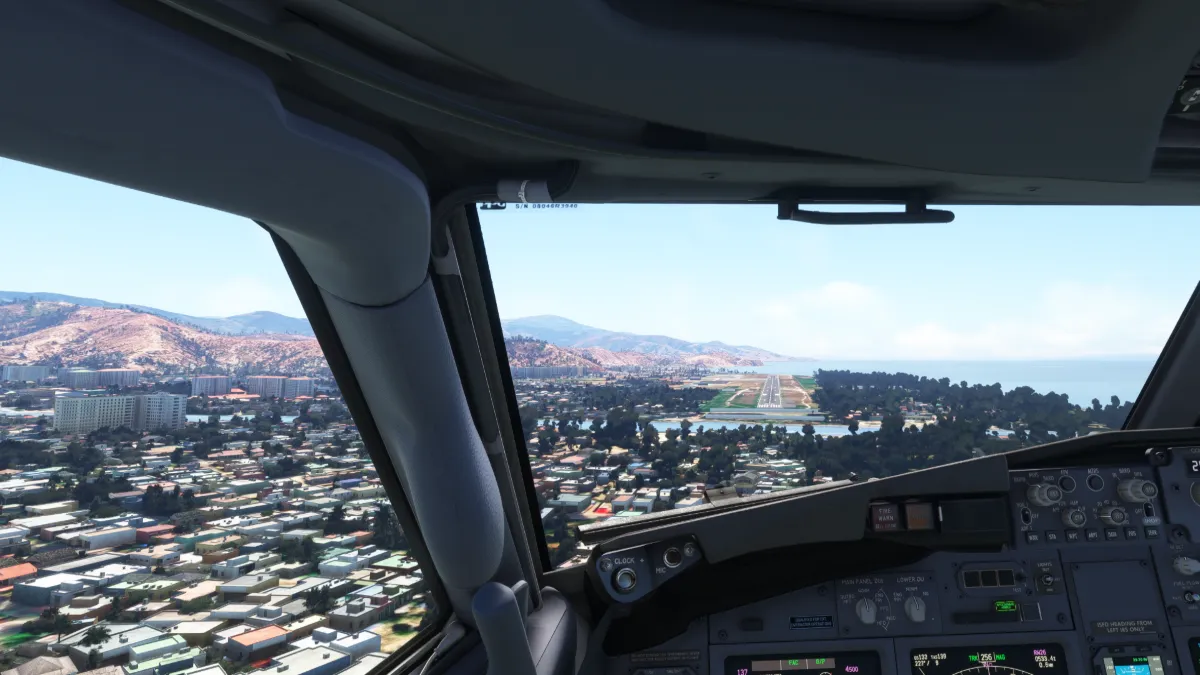1200x675 pixels.
Task: Push the CLOCK button on the glareshield
Action: tap(626, 577)
